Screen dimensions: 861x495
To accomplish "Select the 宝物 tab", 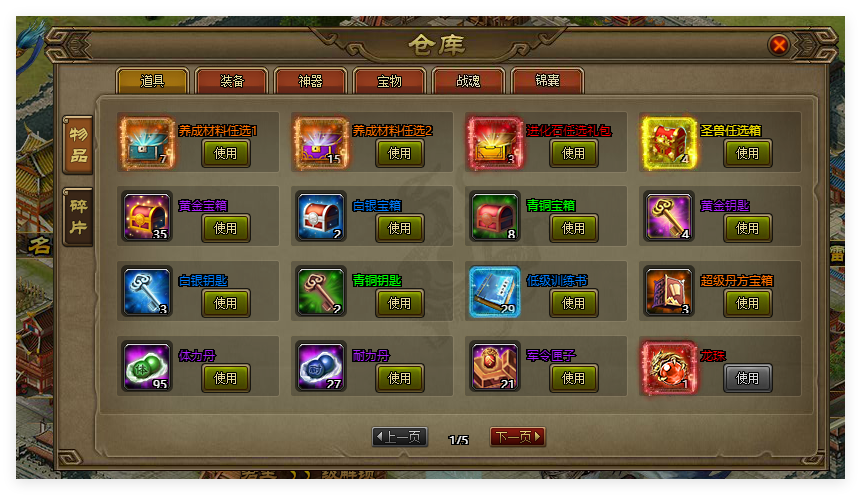I will (389, 81).
